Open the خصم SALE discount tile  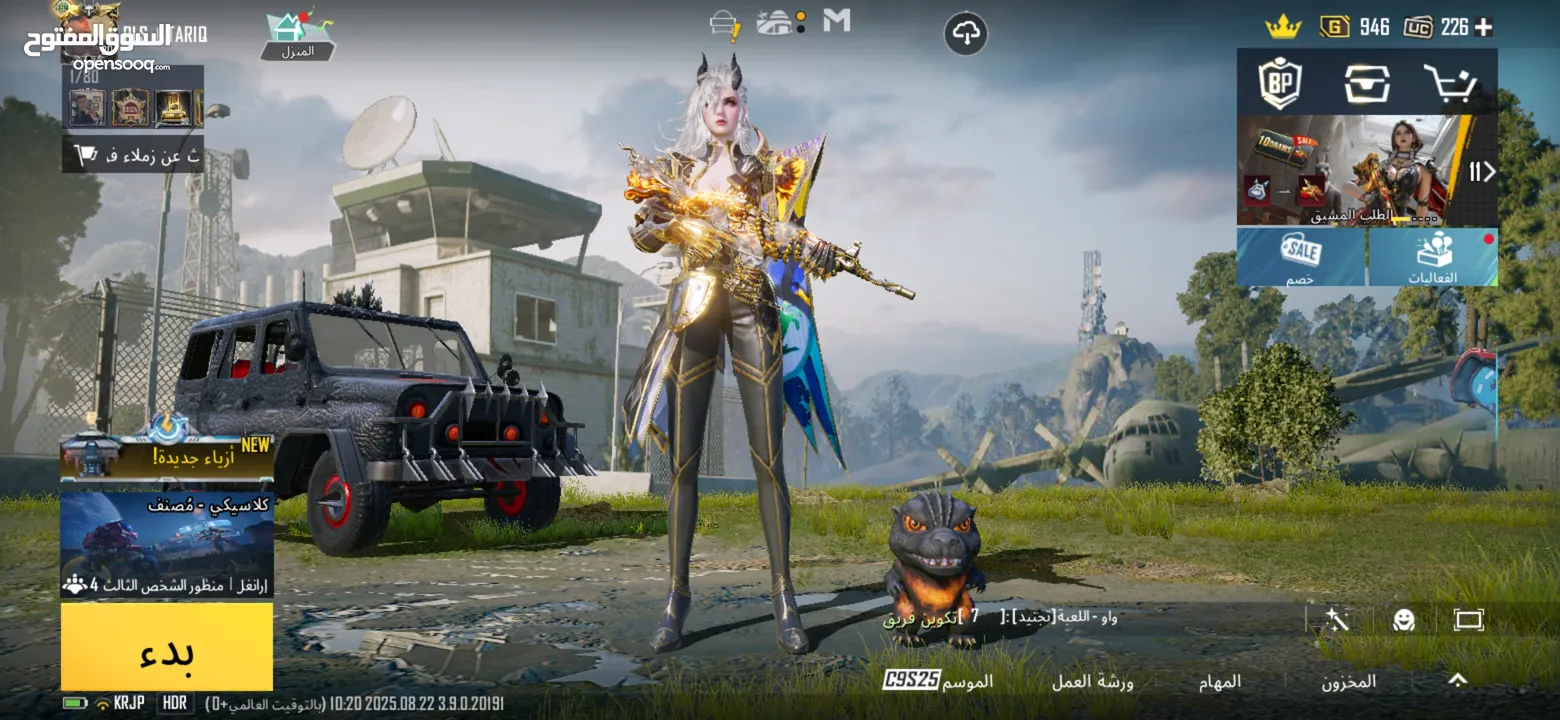[1300, 257]
